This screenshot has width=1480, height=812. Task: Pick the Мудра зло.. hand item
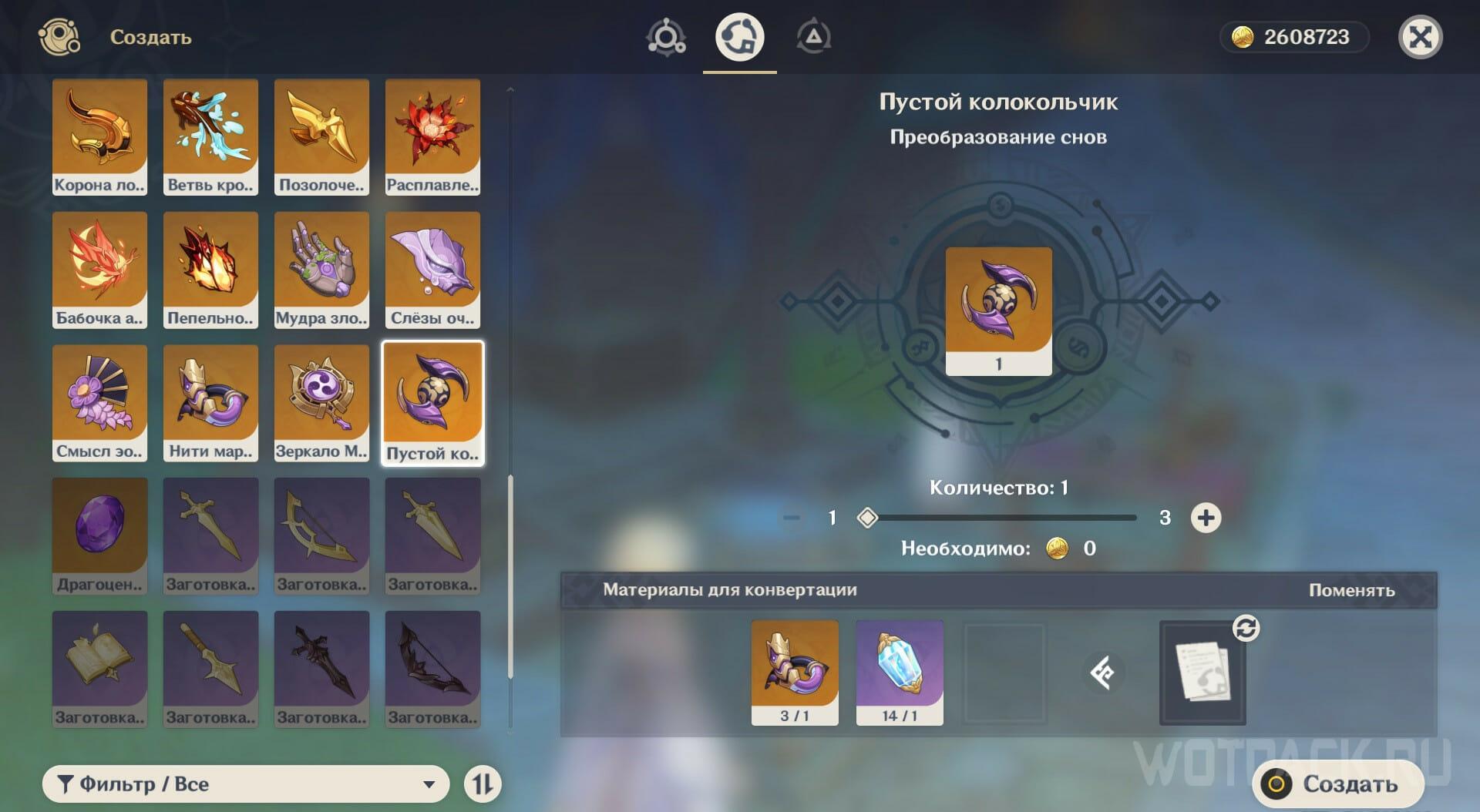pyautogui.click(x=321, y=270)
